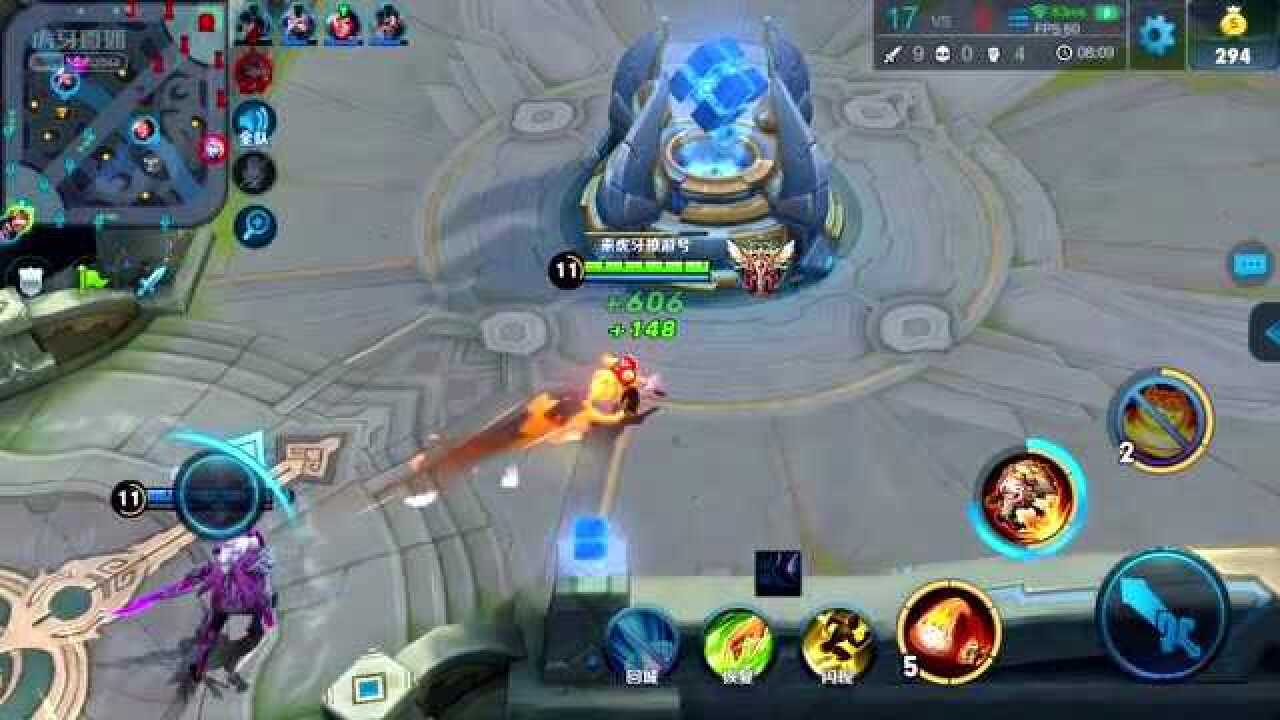
Task: Select the dark square equipment icon
Action: (777, 573)
